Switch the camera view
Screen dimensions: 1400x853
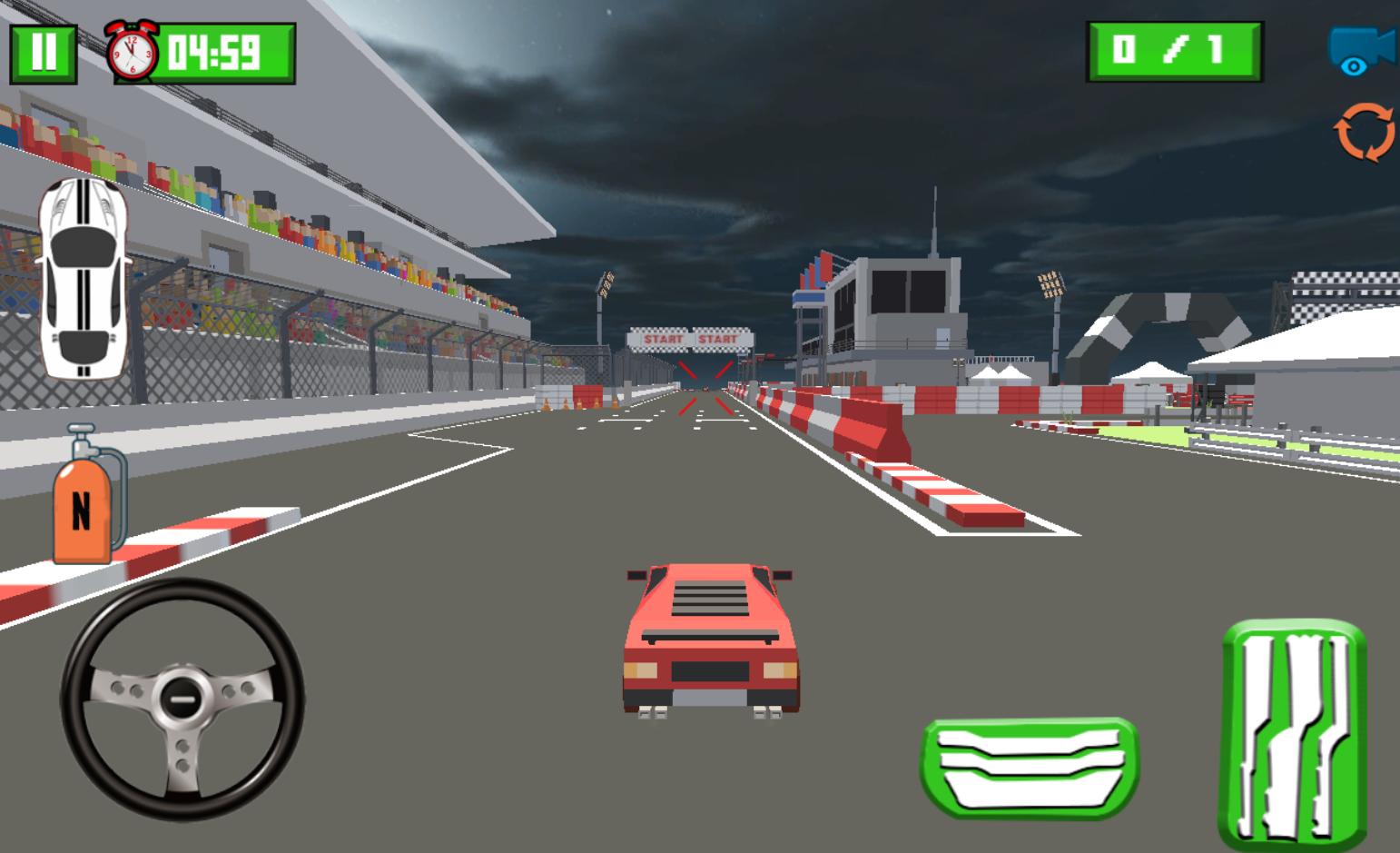(1361, 49)
